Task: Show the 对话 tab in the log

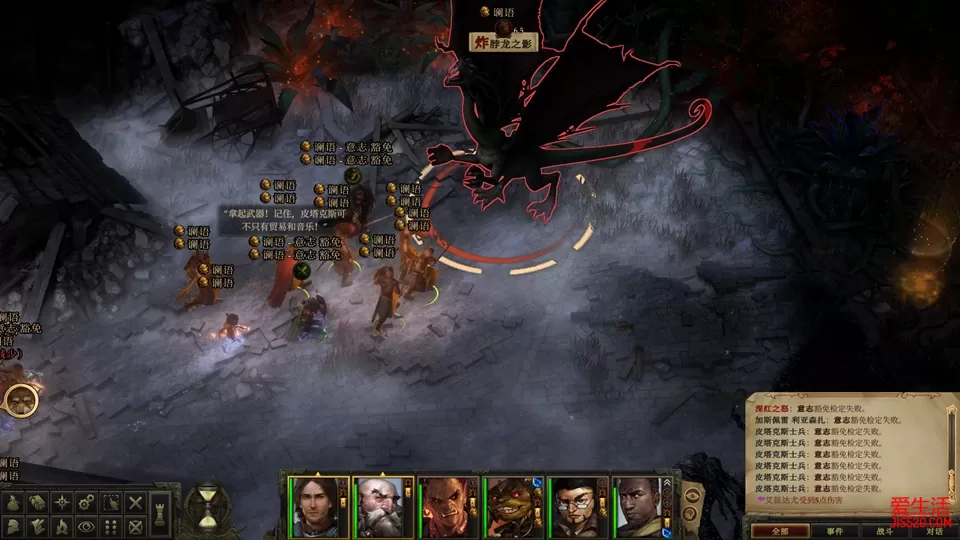Action: pos(934,531)
